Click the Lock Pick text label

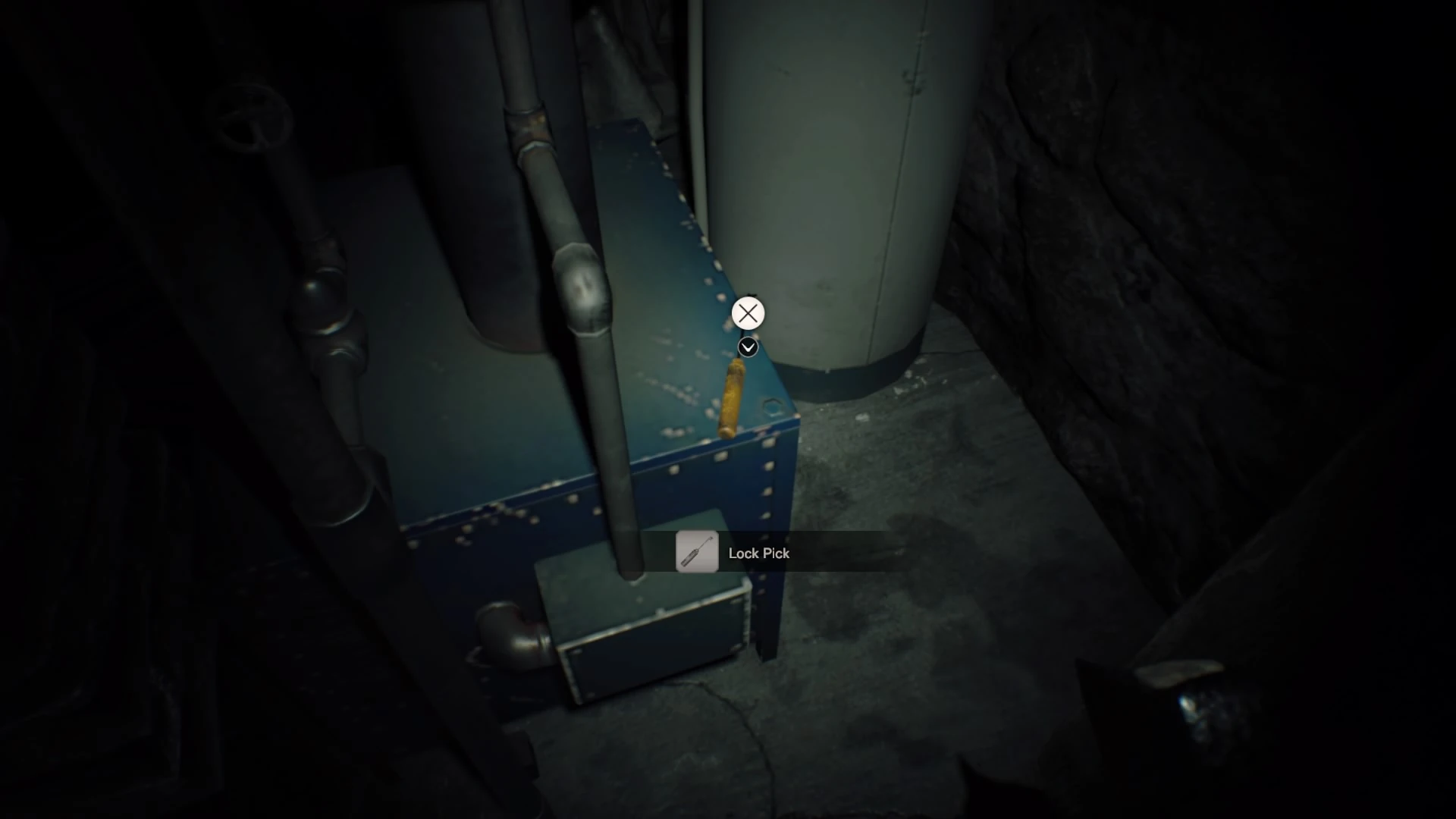click(x=759, y=554)
